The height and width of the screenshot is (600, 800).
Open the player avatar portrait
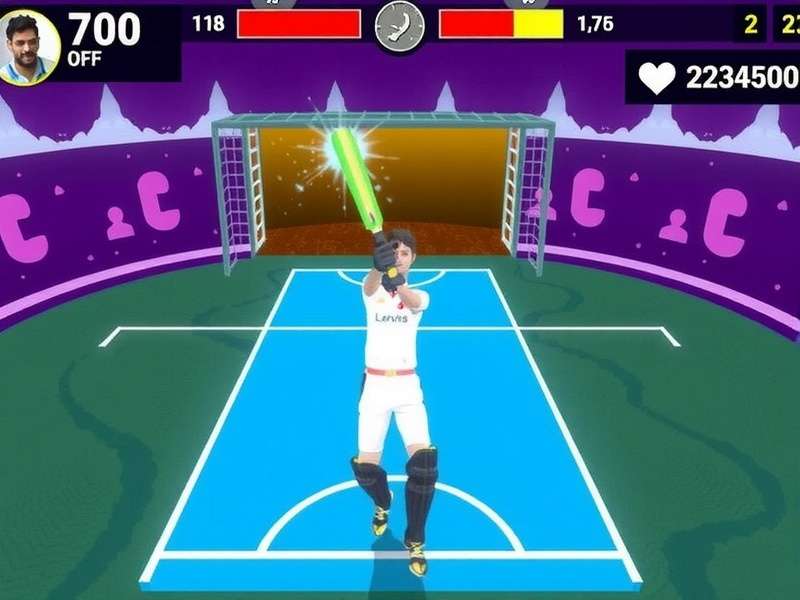click(29, 47)
